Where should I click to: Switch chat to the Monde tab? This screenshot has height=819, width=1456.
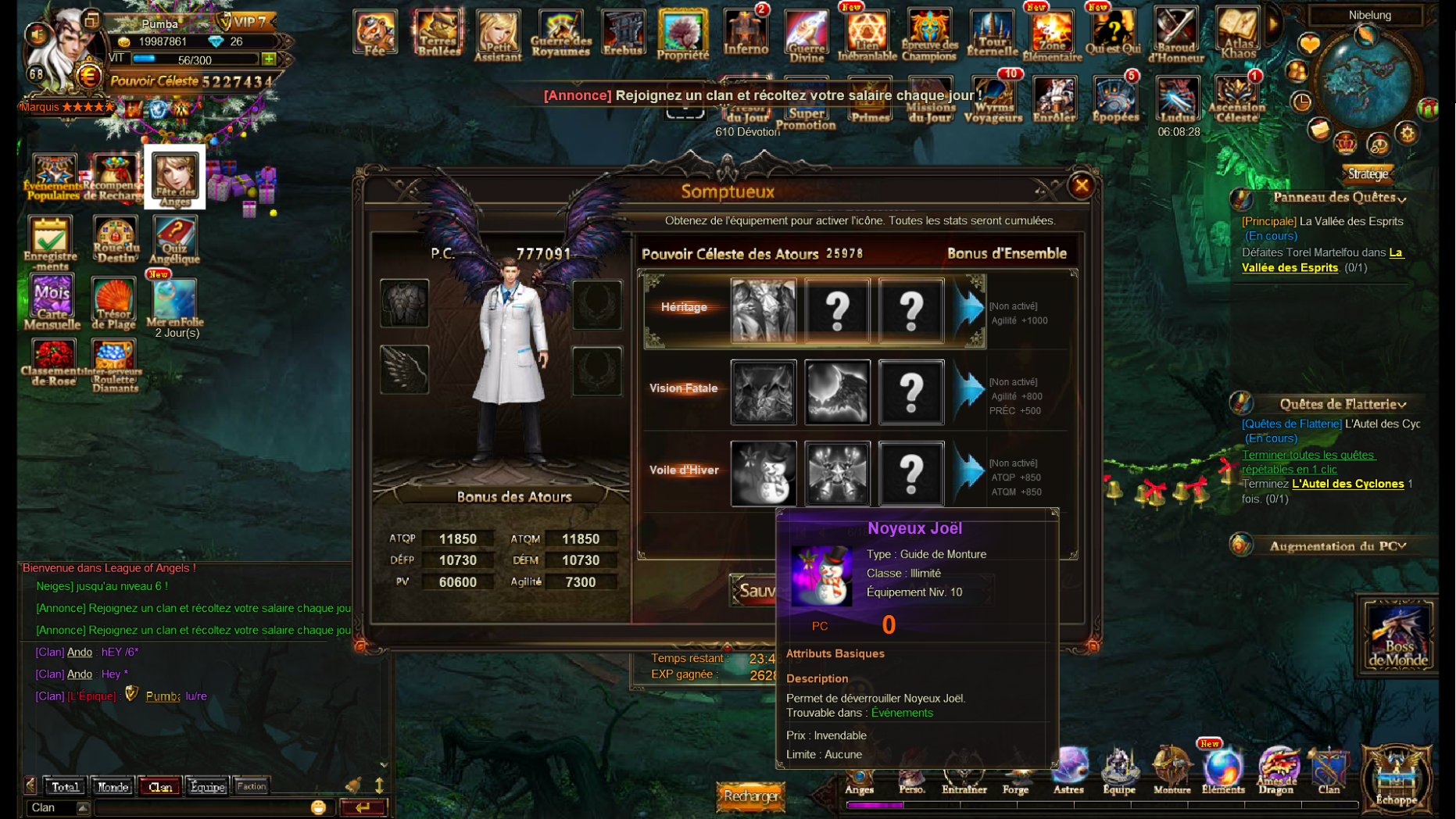(x=113, y=786)
